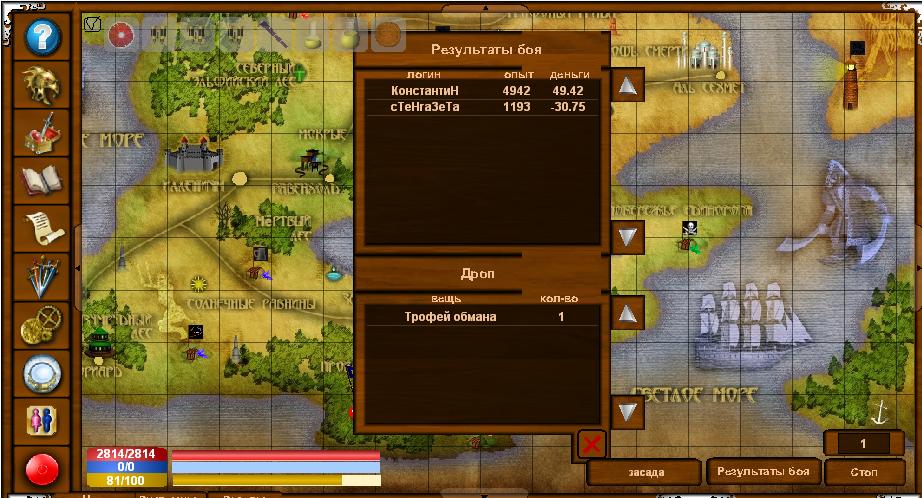Viewport: 922px width, 498px height.
Task: Open the treasure chest inventory icon
Action: coord(42,131)
